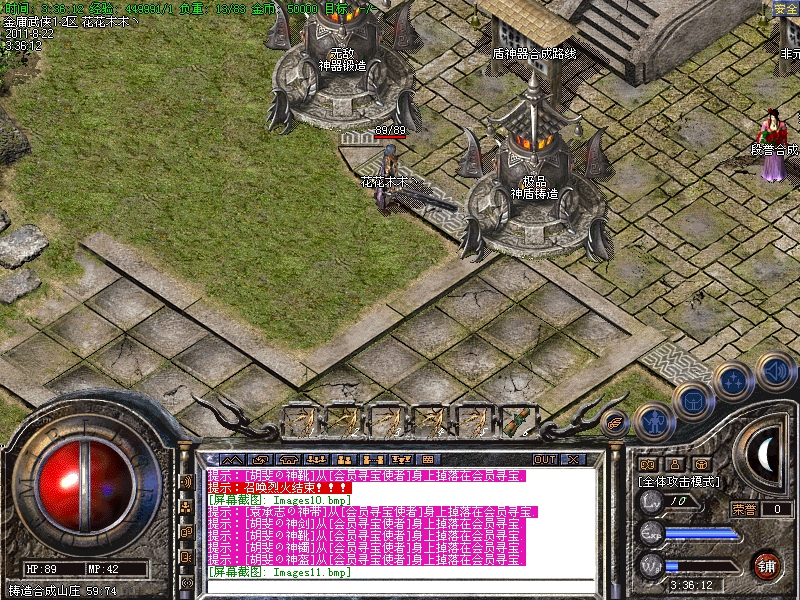Open the red 铺 shop button
The image size is (800, 600).
point(767,564)
